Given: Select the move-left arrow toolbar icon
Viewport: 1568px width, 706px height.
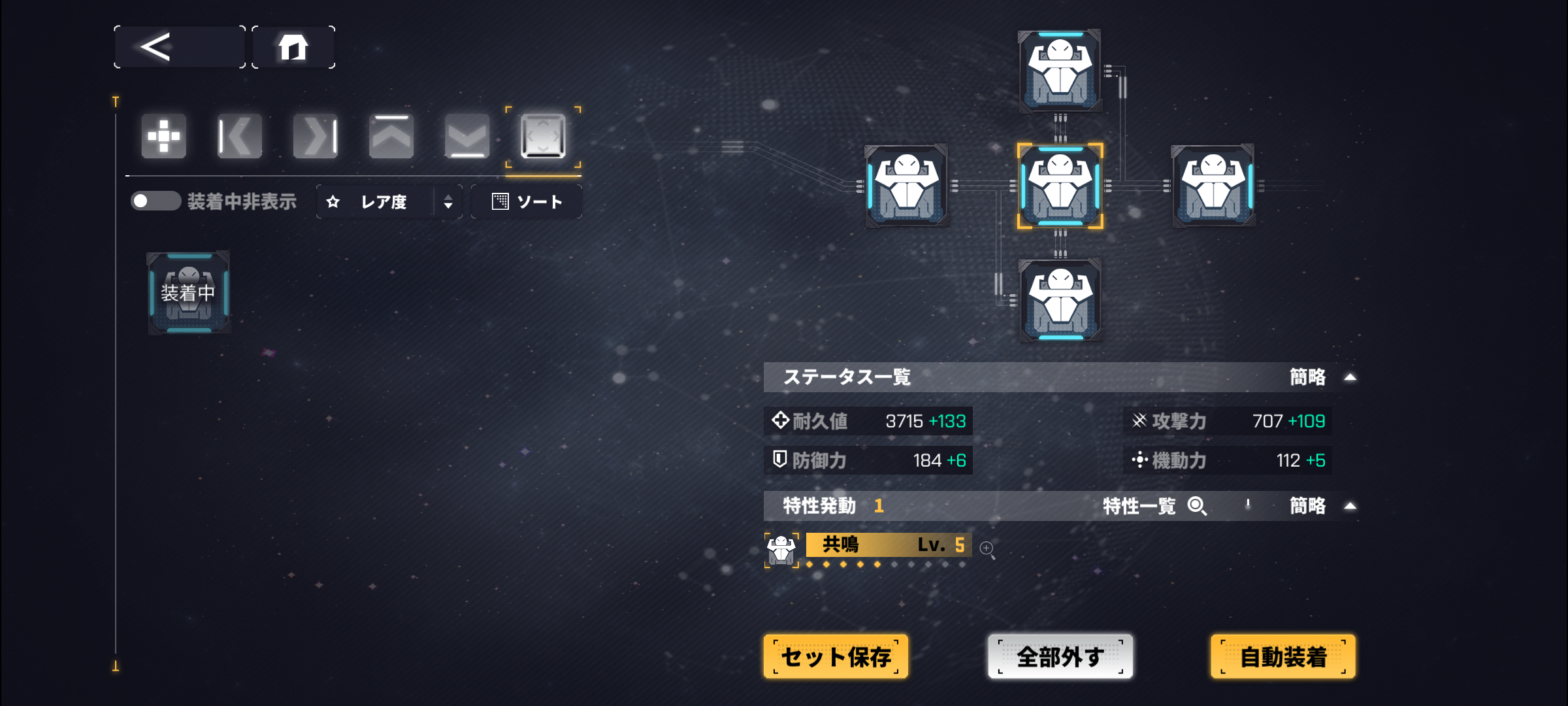Looking at the screenshot, I should click(x=239, y=136).
